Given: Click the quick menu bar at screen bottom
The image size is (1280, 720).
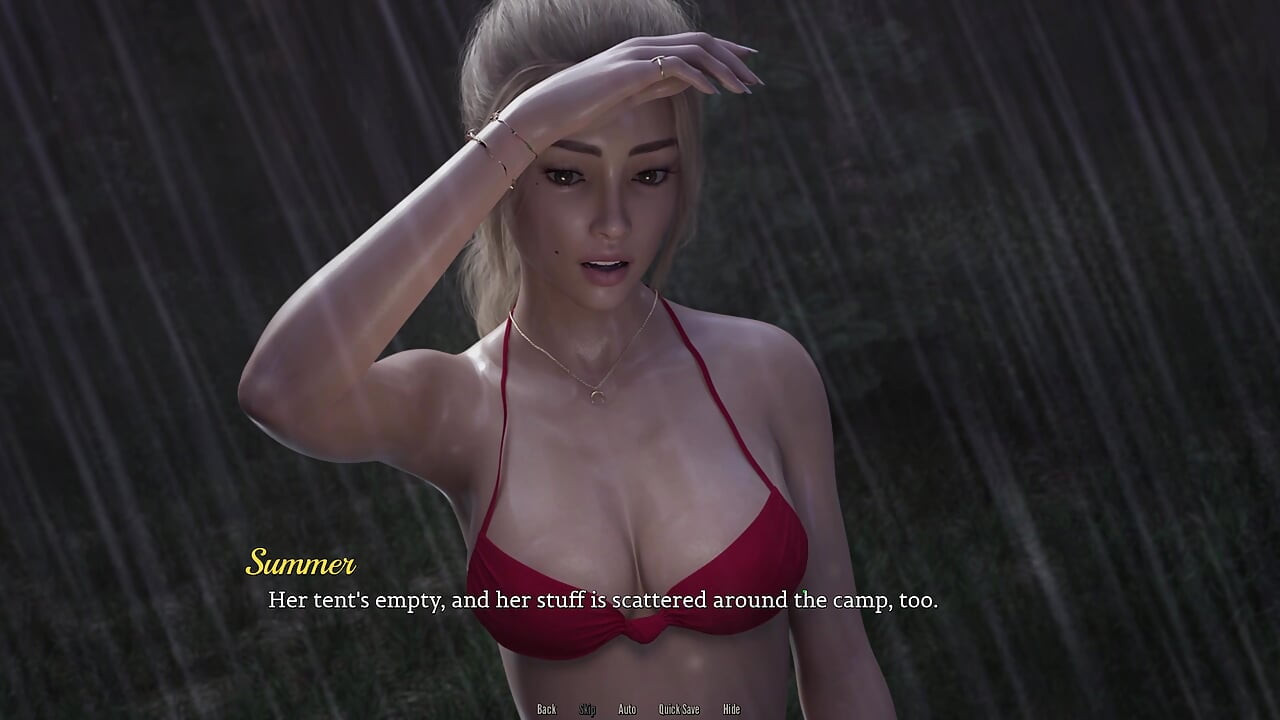Looking at the screenshot, I should (x=640, y=709).
